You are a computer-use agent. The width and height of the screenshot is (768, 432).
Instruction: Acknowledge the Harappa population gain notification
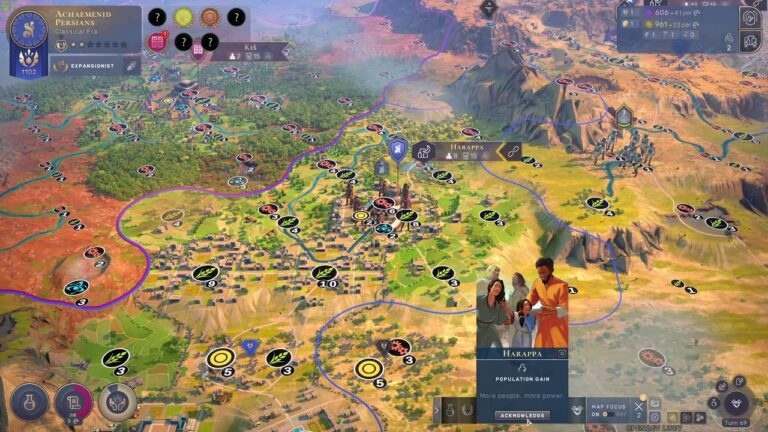point(521,415)
